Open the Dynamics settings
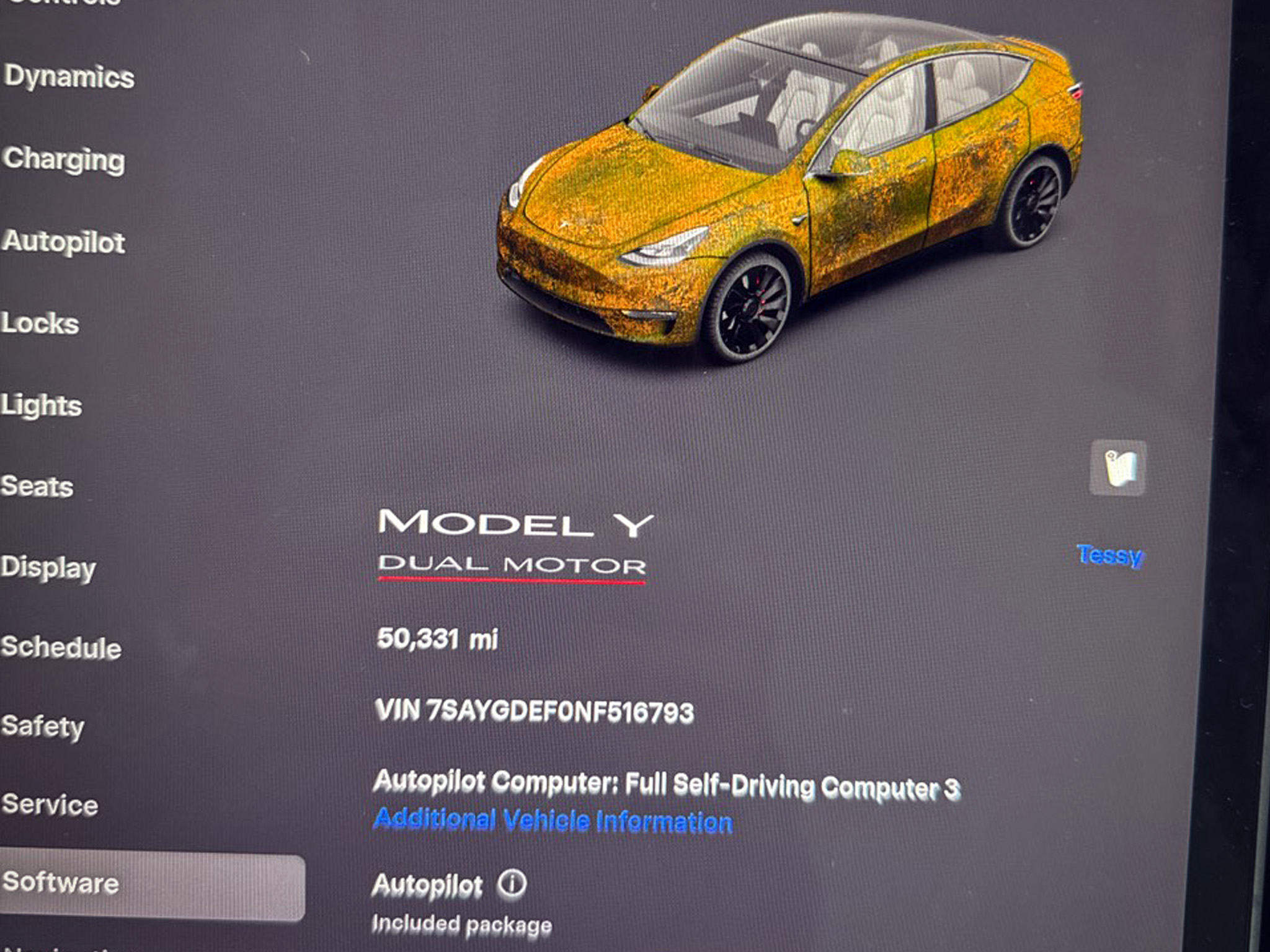The width and height of the screenshot is (1270, 952). [x=71, y=77]
